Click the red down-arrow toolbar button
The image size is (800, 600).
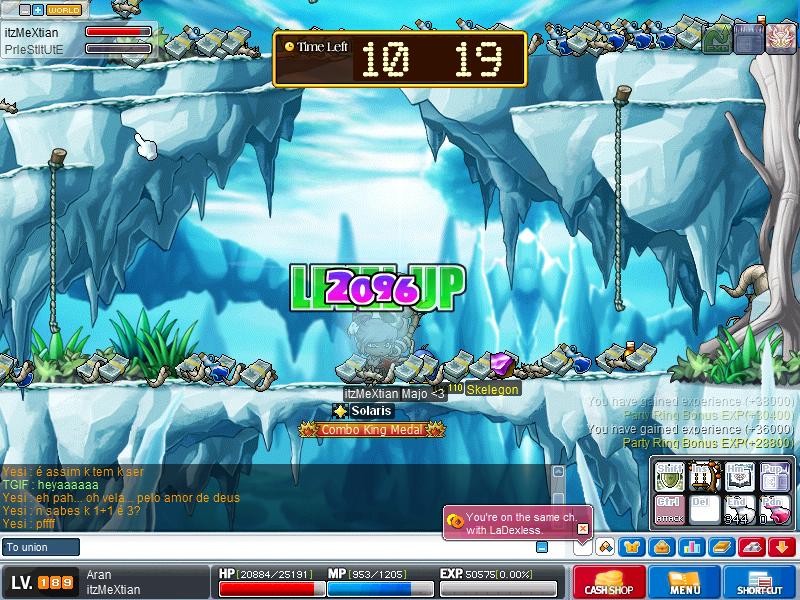point(781,546)
